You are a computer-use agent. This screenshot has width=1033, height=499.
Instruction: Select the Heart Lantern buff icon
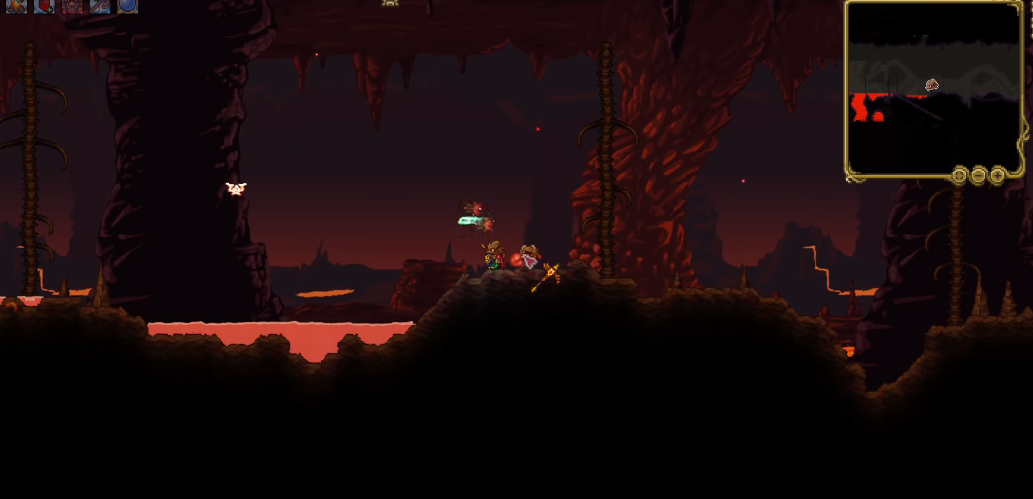44,5
